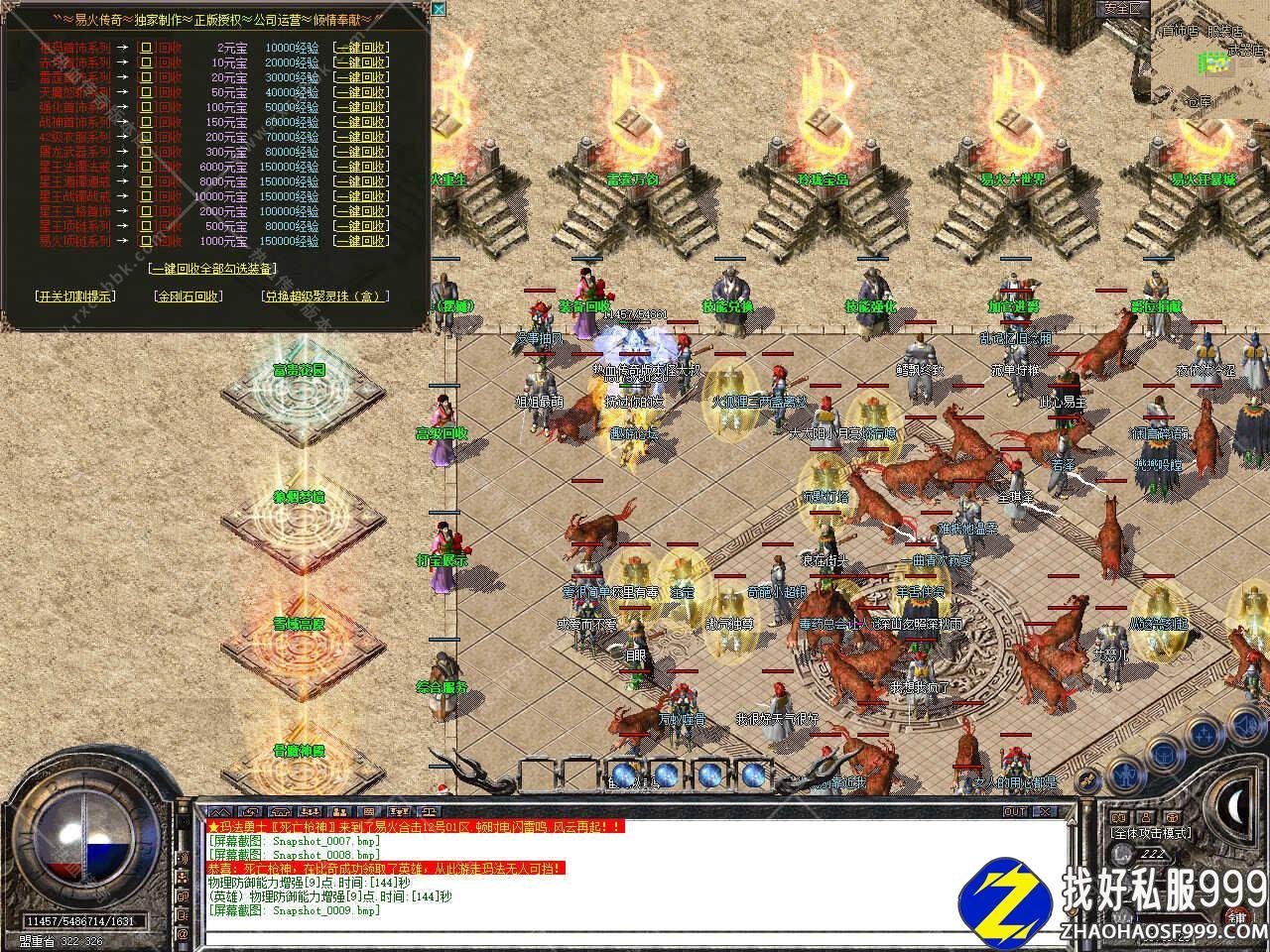Viewport: 1270px width, 952px height.
Task: Click 一键回收 on the 1000元宝 row
Action: tap(361, 240)
